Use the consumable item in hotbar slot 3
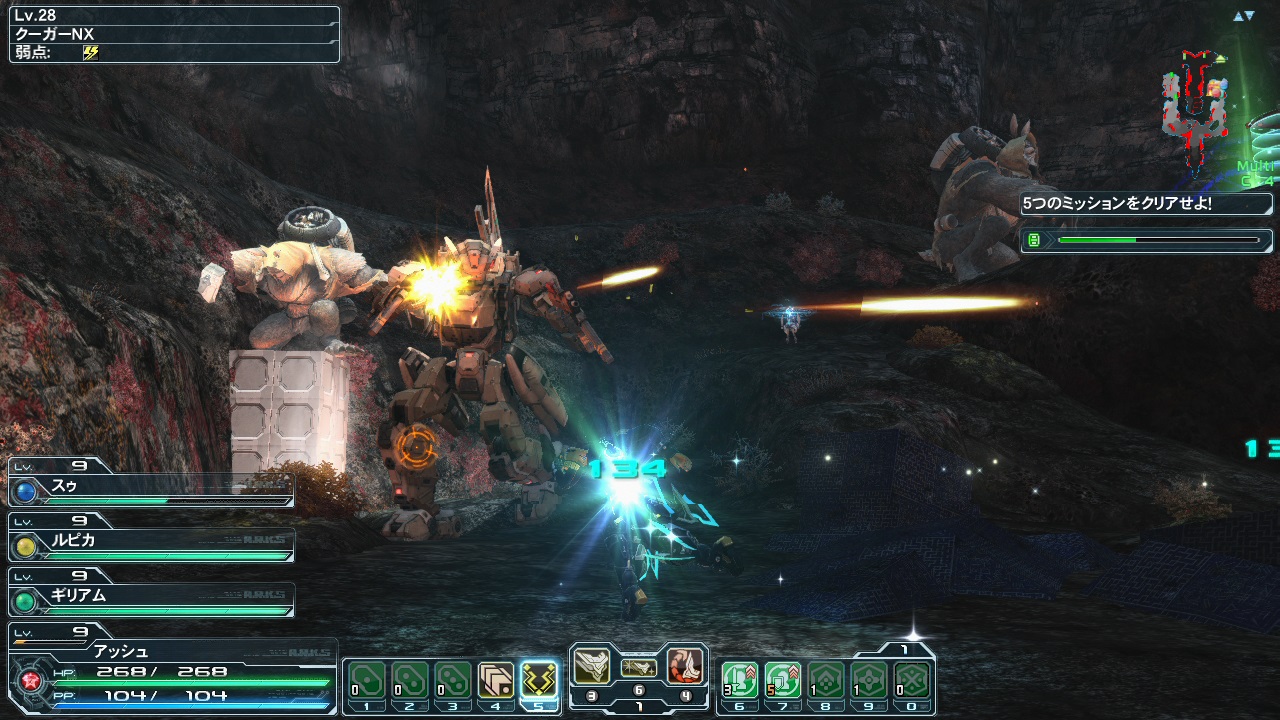Image resolution: width=1280 pixels, height=720 pixels. point(453,680)
